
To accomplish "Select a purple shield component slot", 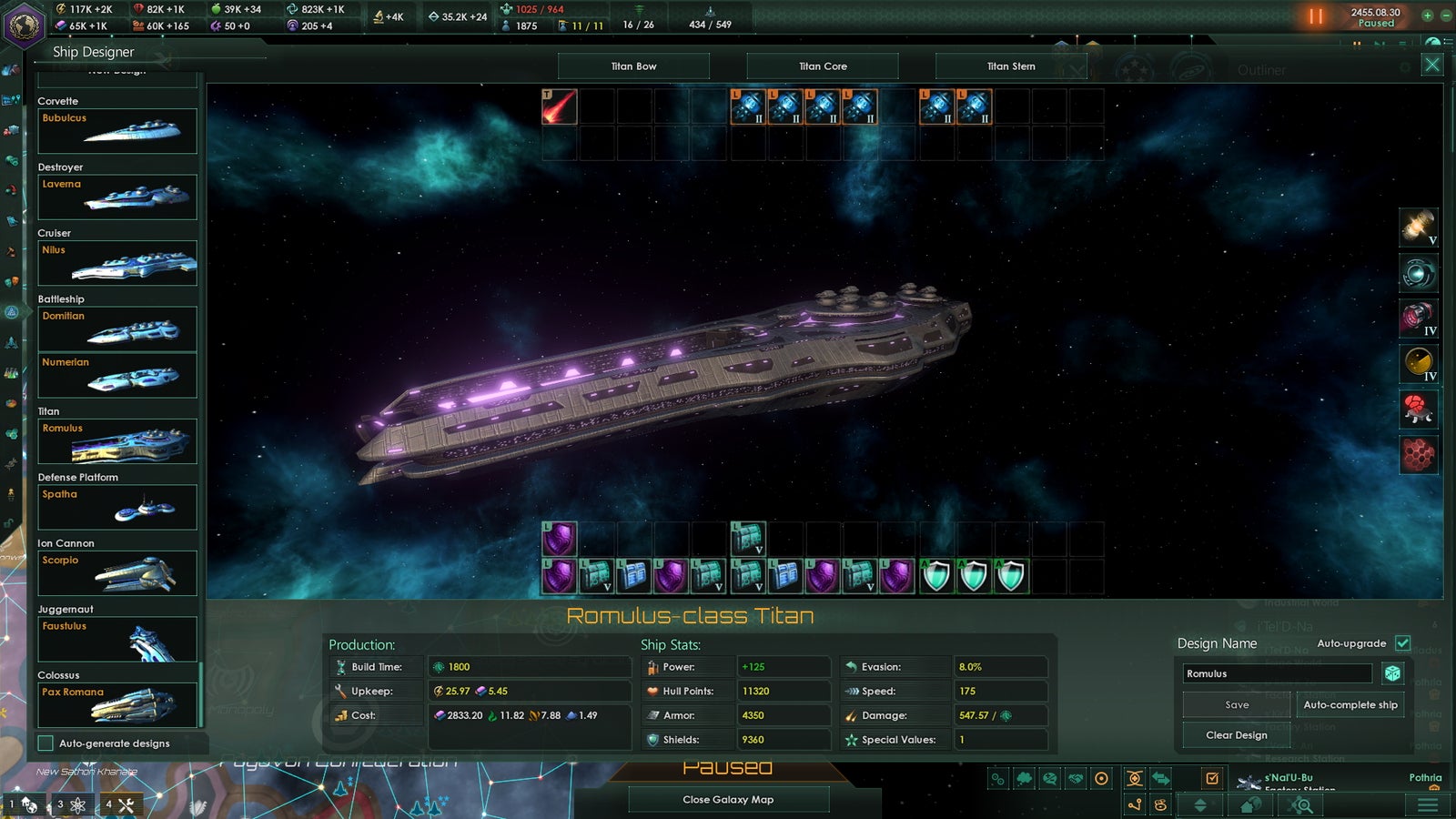I will point(561,539).
